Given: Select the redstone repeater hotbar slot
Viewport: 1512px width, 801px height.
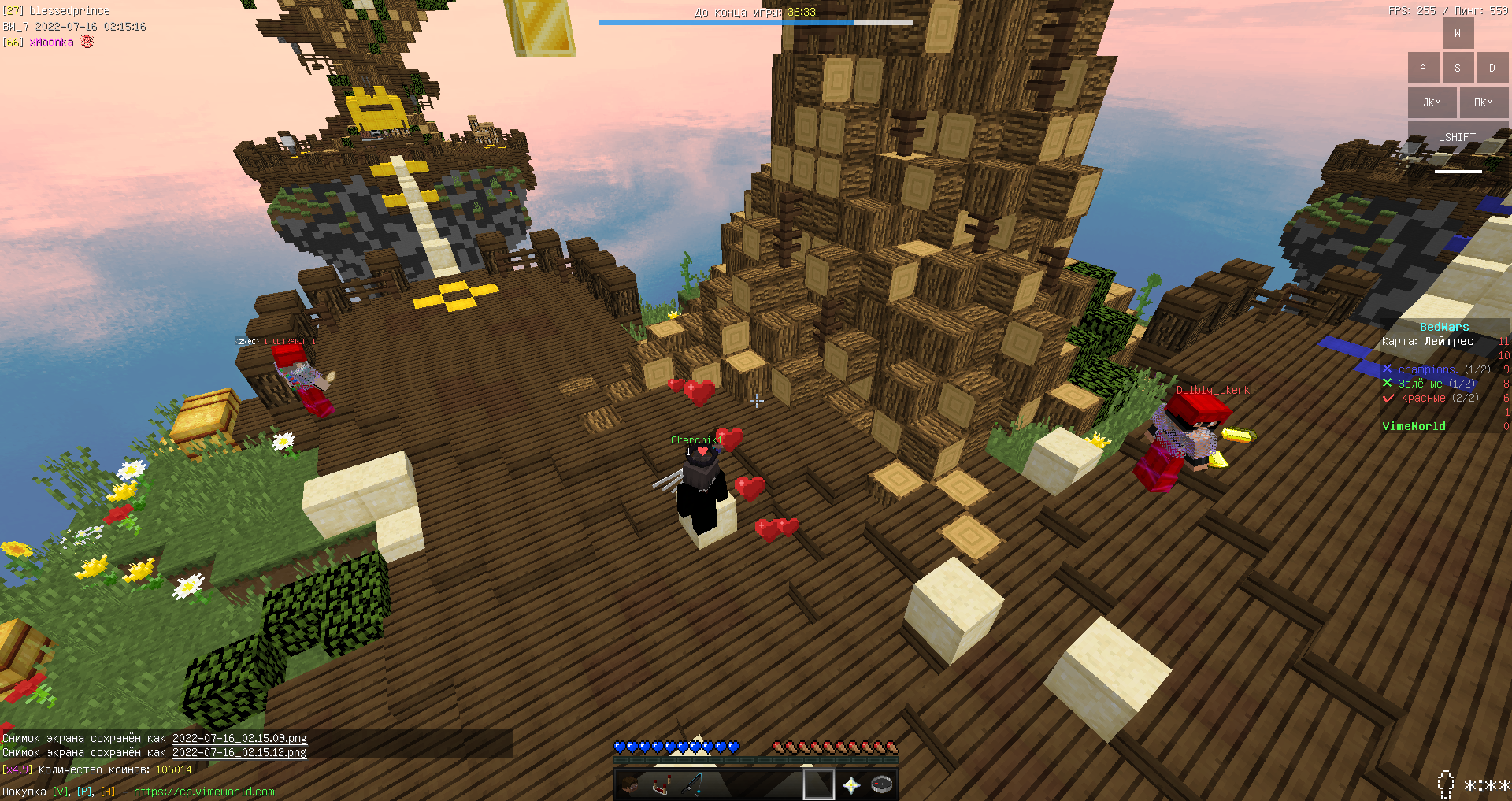Looking at the screenshot, I should pos(661,784).
